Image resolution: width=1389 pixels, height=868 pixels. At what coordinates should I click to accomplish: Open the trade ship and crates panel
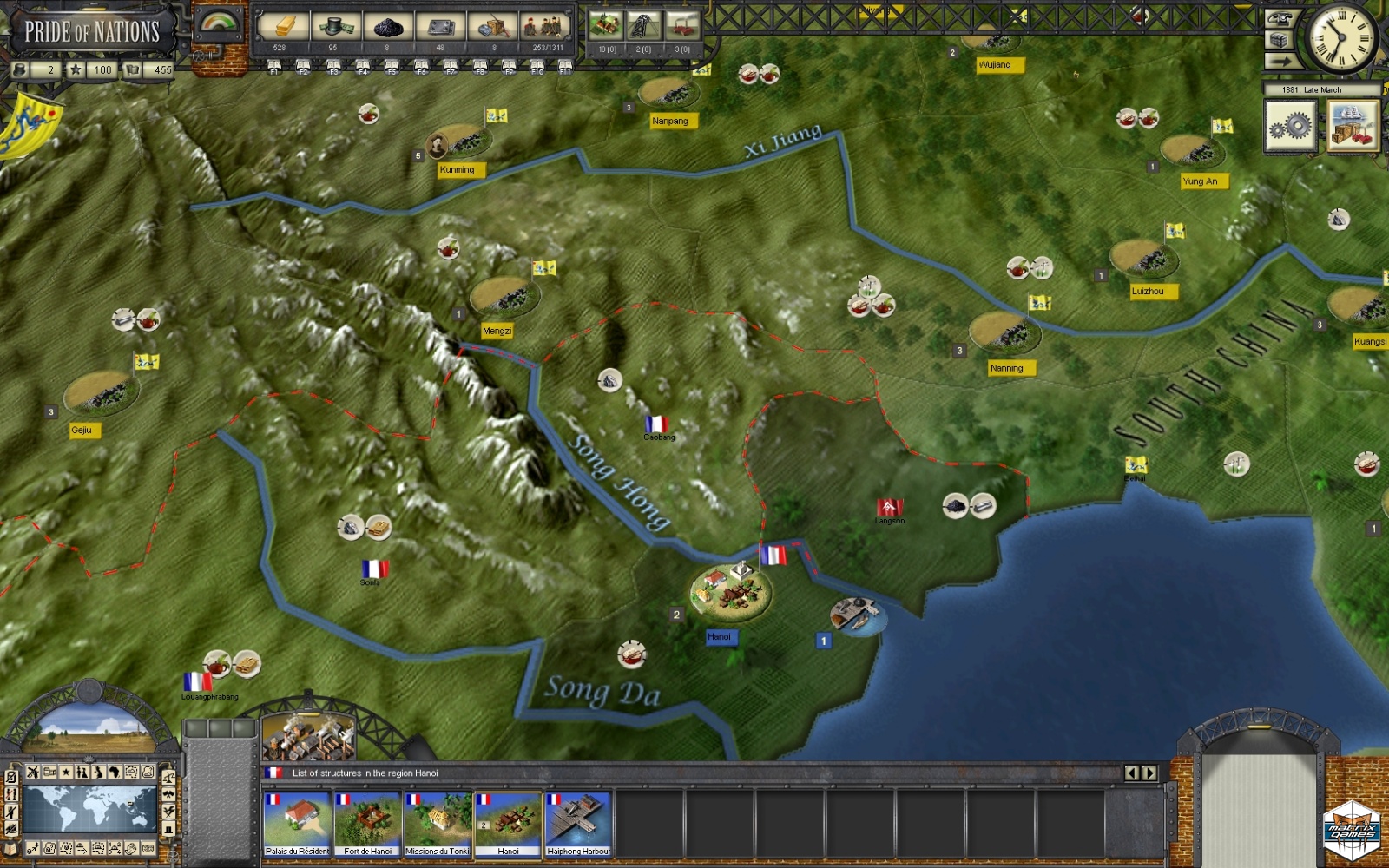1353,128
